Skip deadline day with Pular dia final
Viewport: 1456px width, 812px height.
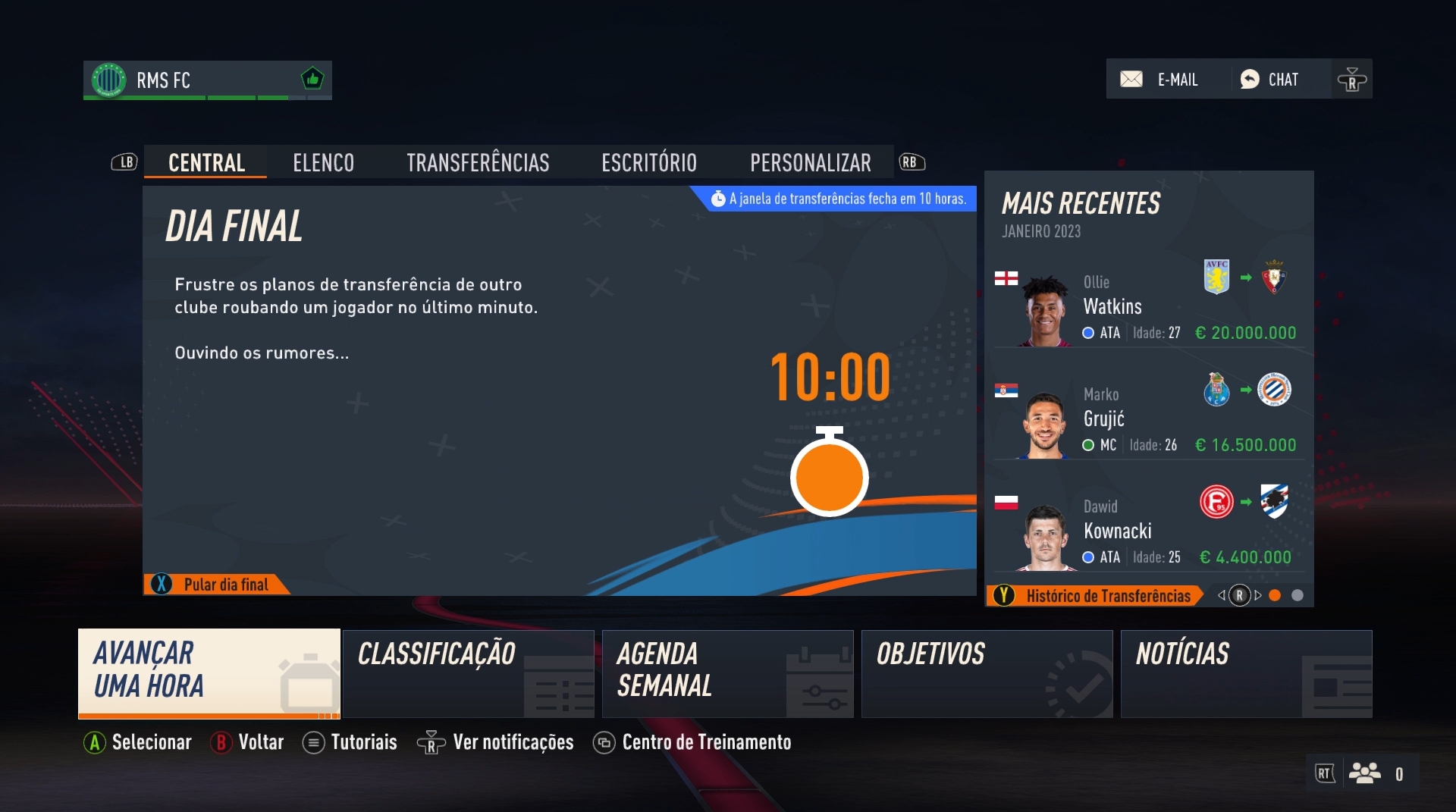[x=216, y=585]
